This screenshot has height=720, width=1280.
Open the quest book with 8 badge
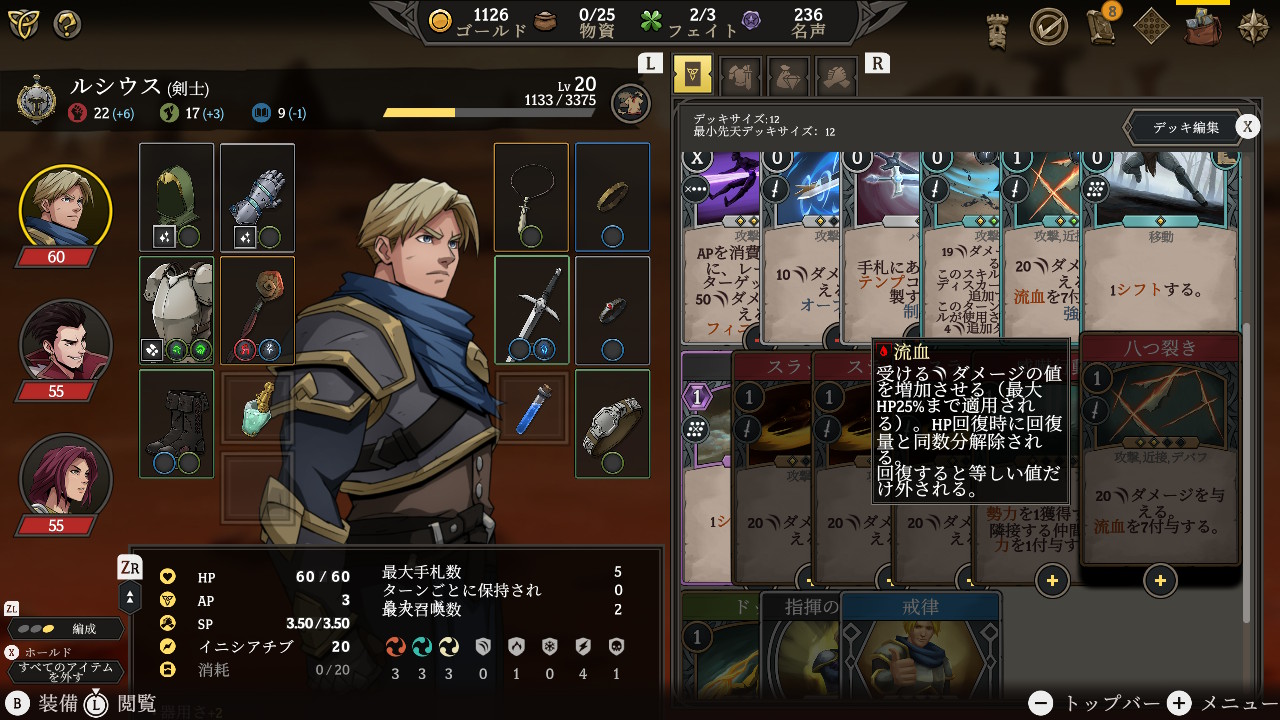1101,26
